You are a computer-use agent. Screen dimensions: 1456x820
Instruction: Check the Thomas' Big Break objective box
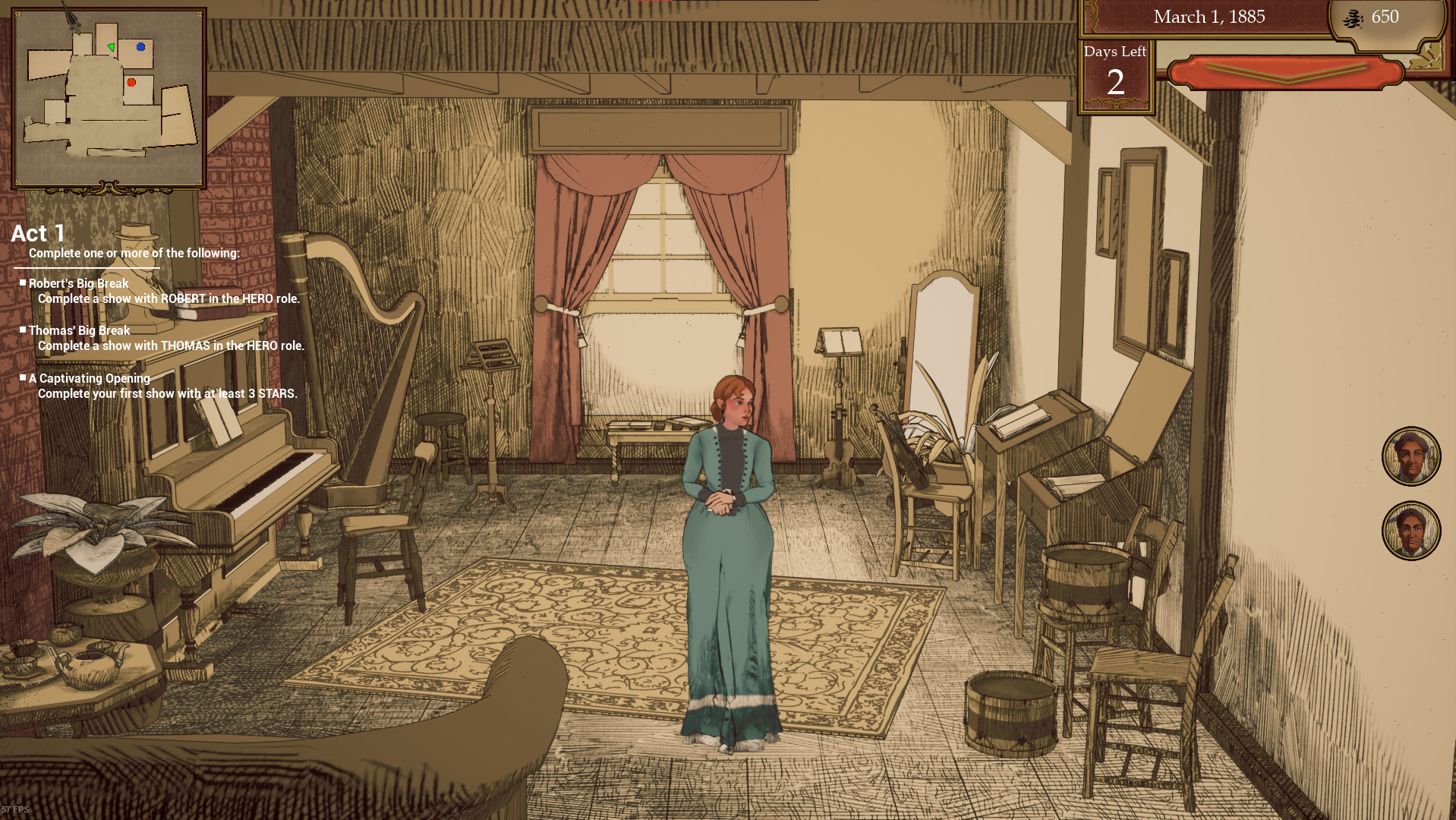pos(23,331)
